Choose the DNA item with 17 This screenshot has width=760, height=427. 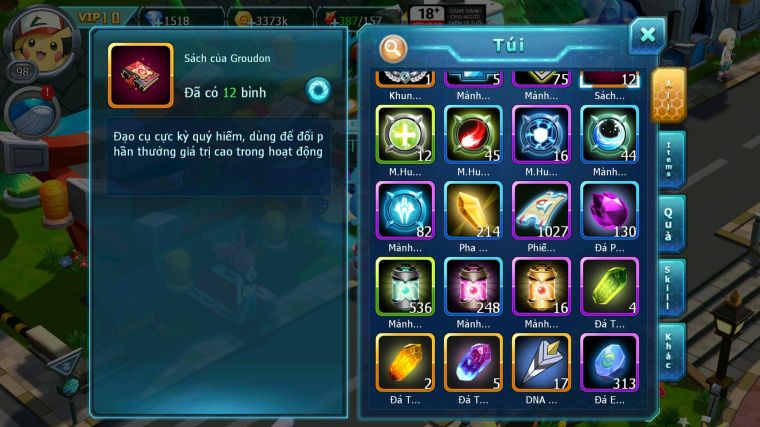click(x=541, y=362)
